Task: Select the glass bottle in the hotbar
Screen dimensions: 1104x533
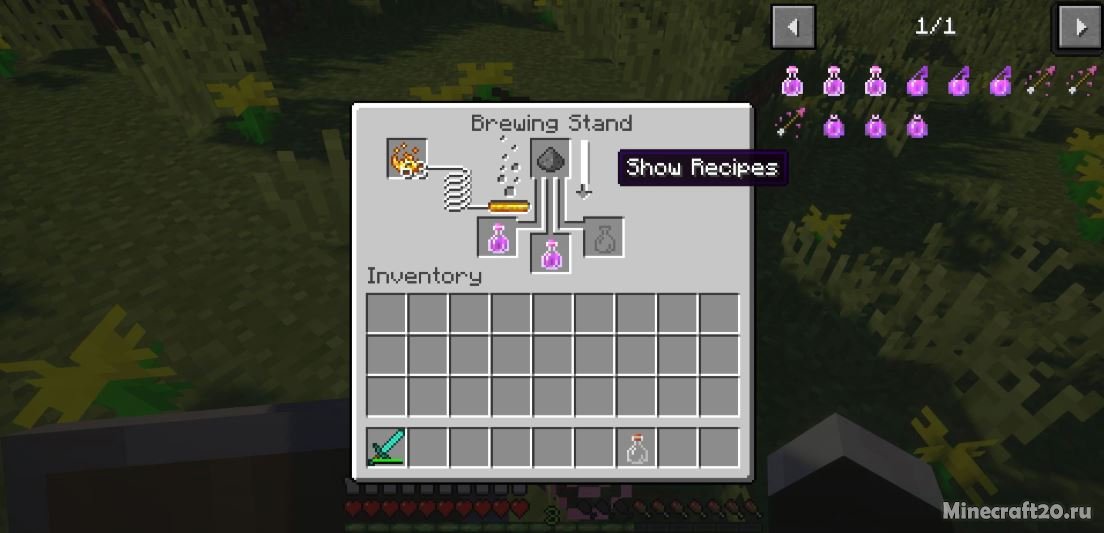Action: [x=636, y=447]
